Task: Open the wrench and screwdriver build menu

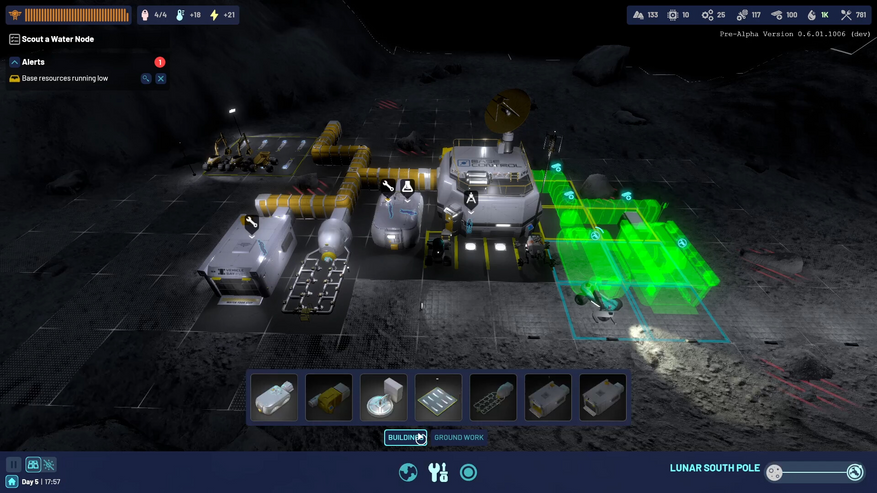Action: click(x=438, y=472)
